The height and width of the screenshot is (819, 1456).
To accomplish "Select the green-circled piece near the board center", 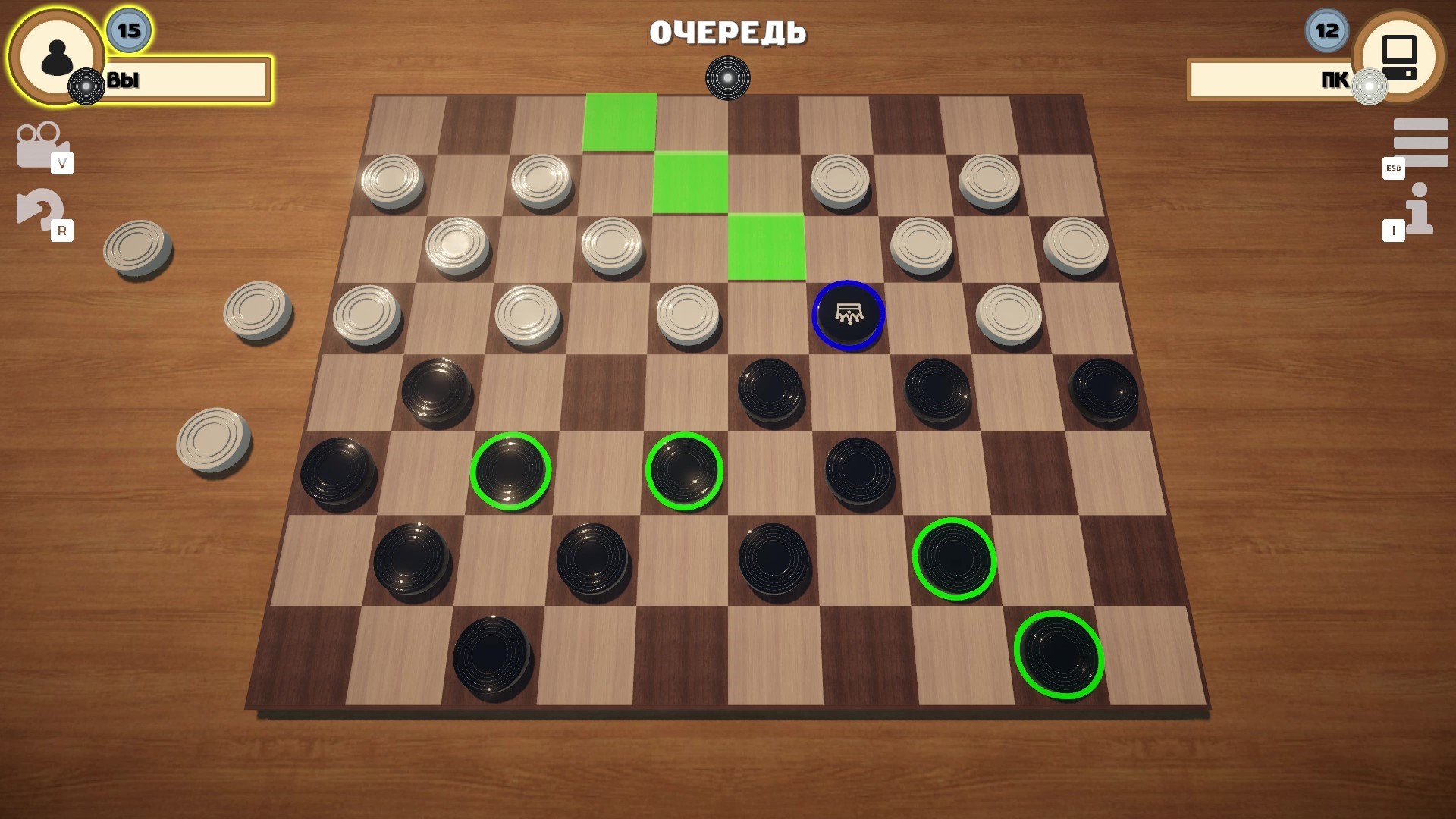I will point(686,470).
